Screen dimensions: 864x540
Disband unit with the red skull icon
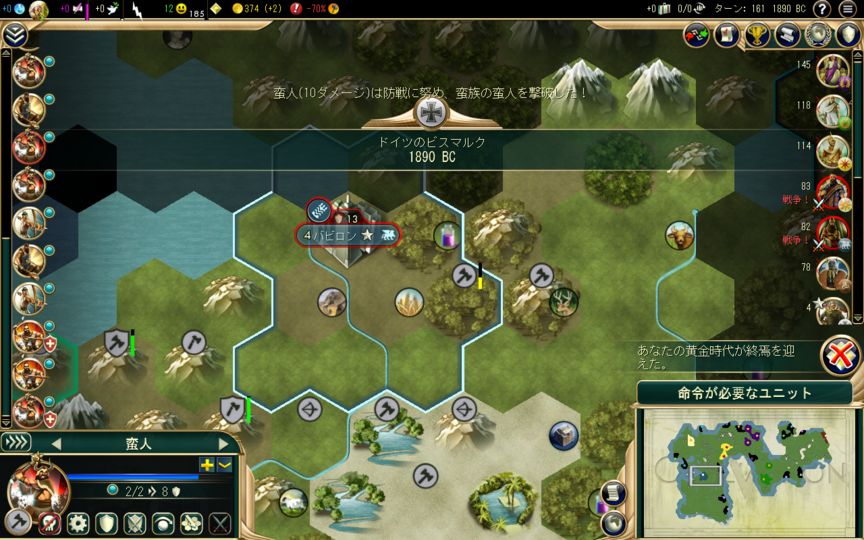[48, 522]
